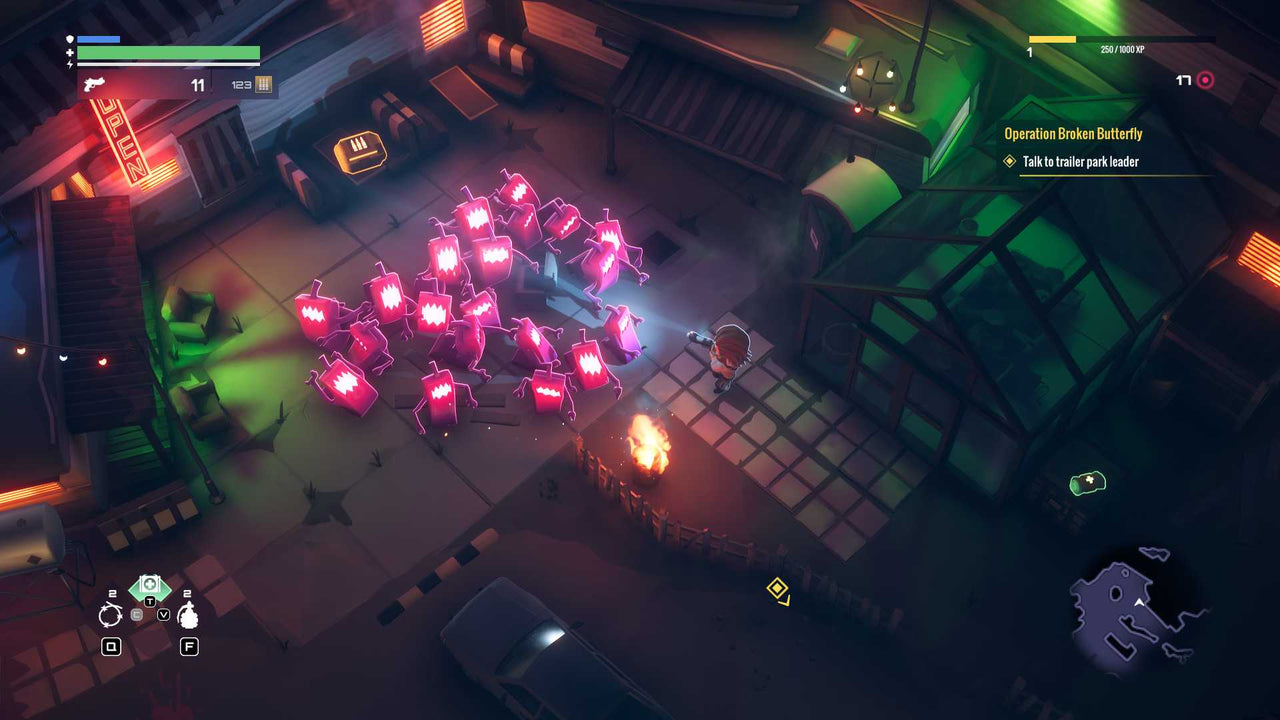Click the green item icon near the minimap
The image size is (1280, 720).
pyautogui.click(x=1086, y=485)
